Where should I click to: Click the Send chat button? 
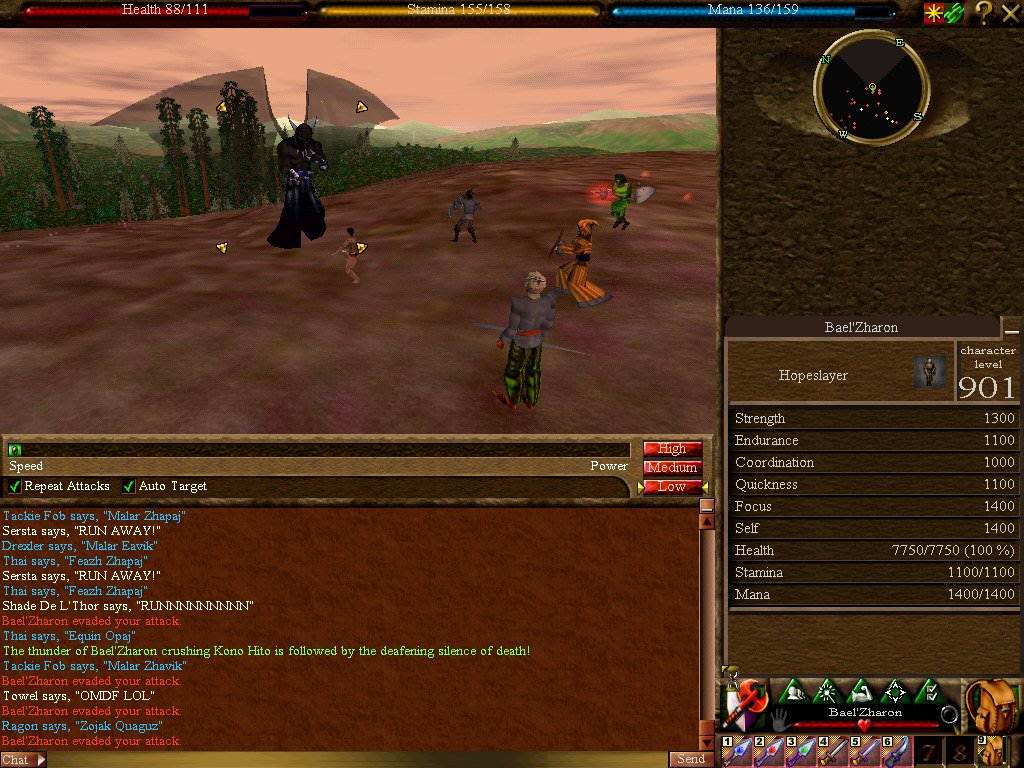click(x=691, y=760)
